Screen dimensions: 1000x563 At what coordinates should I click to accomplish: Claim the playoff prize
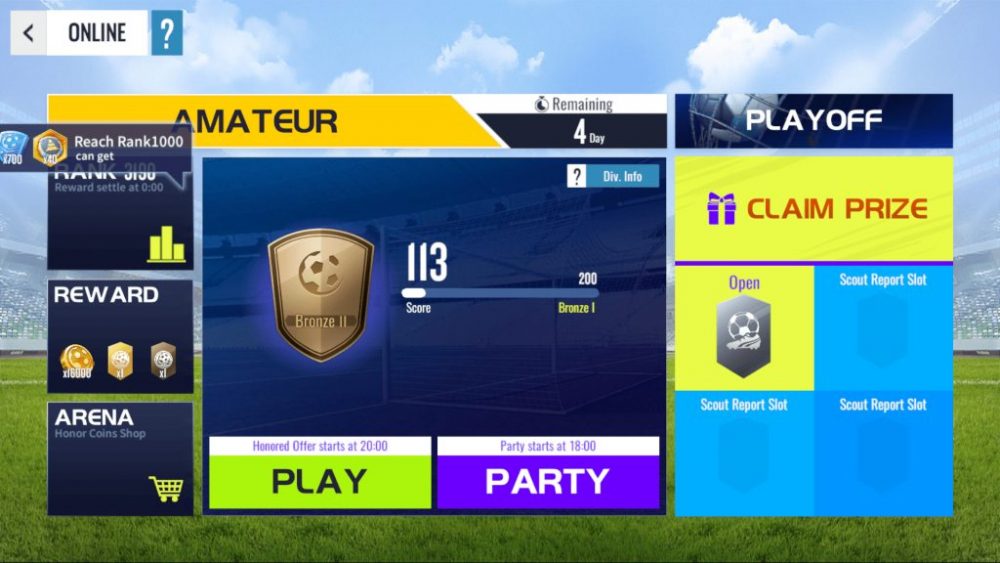(x=814, y=209)
